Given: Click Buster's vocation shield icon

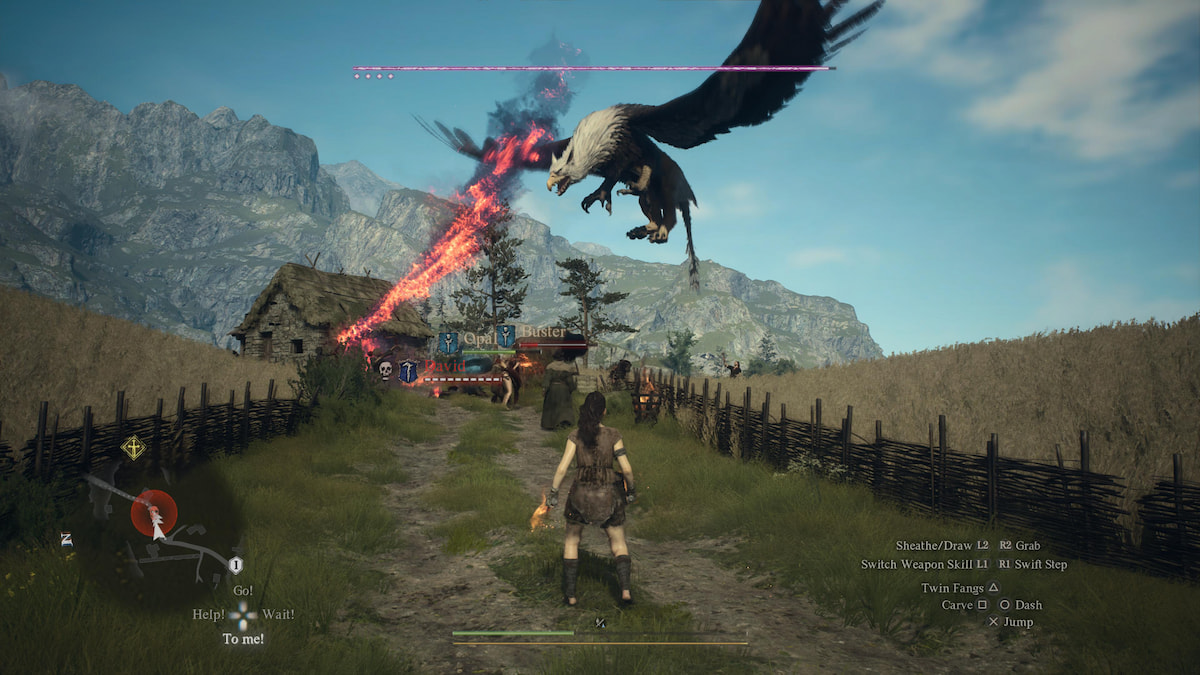Looking at the screenshot, I should (x=506, y=337).
